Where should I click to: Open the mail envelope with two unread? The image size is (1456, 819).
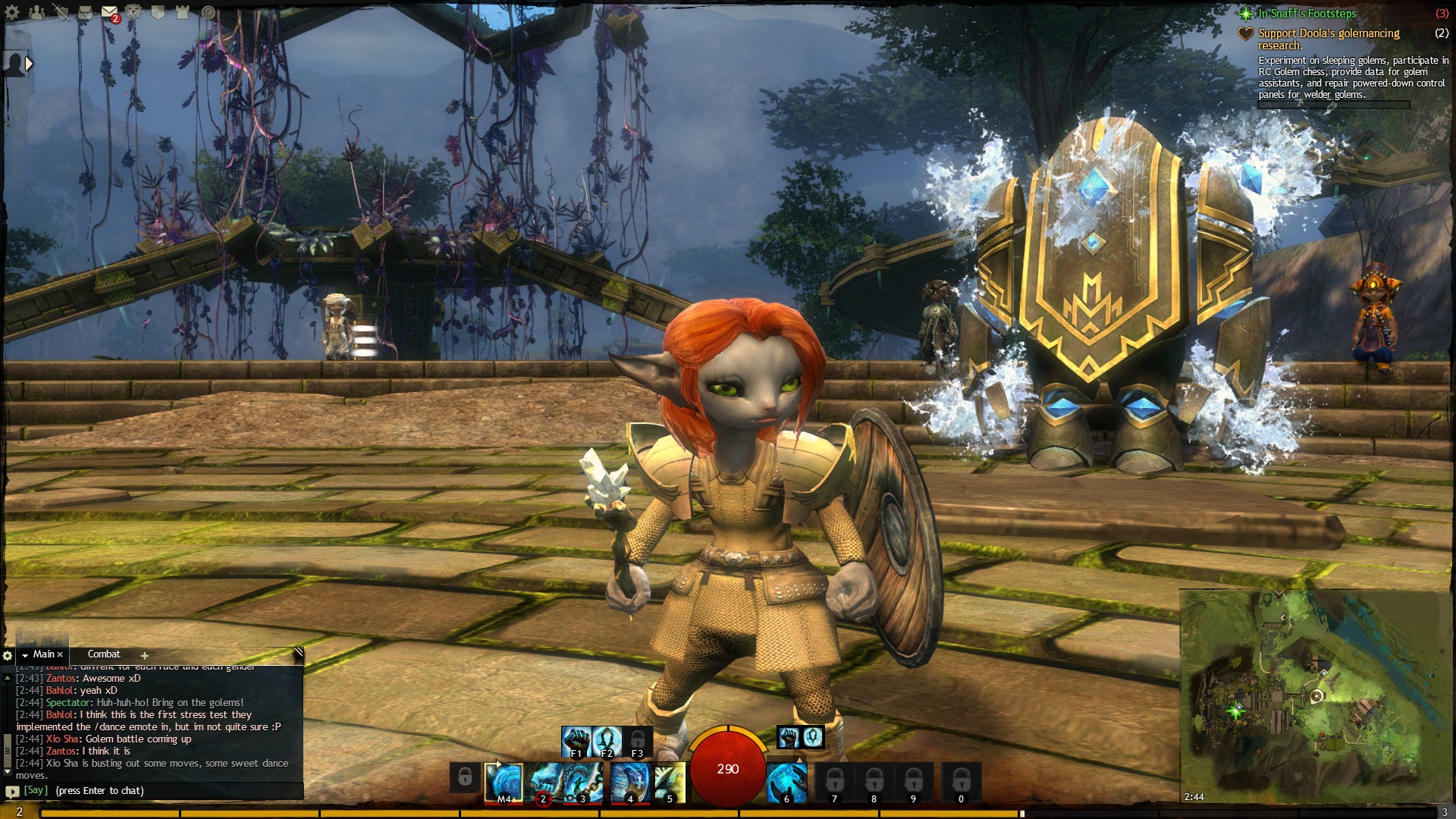[x=109, y=12]
